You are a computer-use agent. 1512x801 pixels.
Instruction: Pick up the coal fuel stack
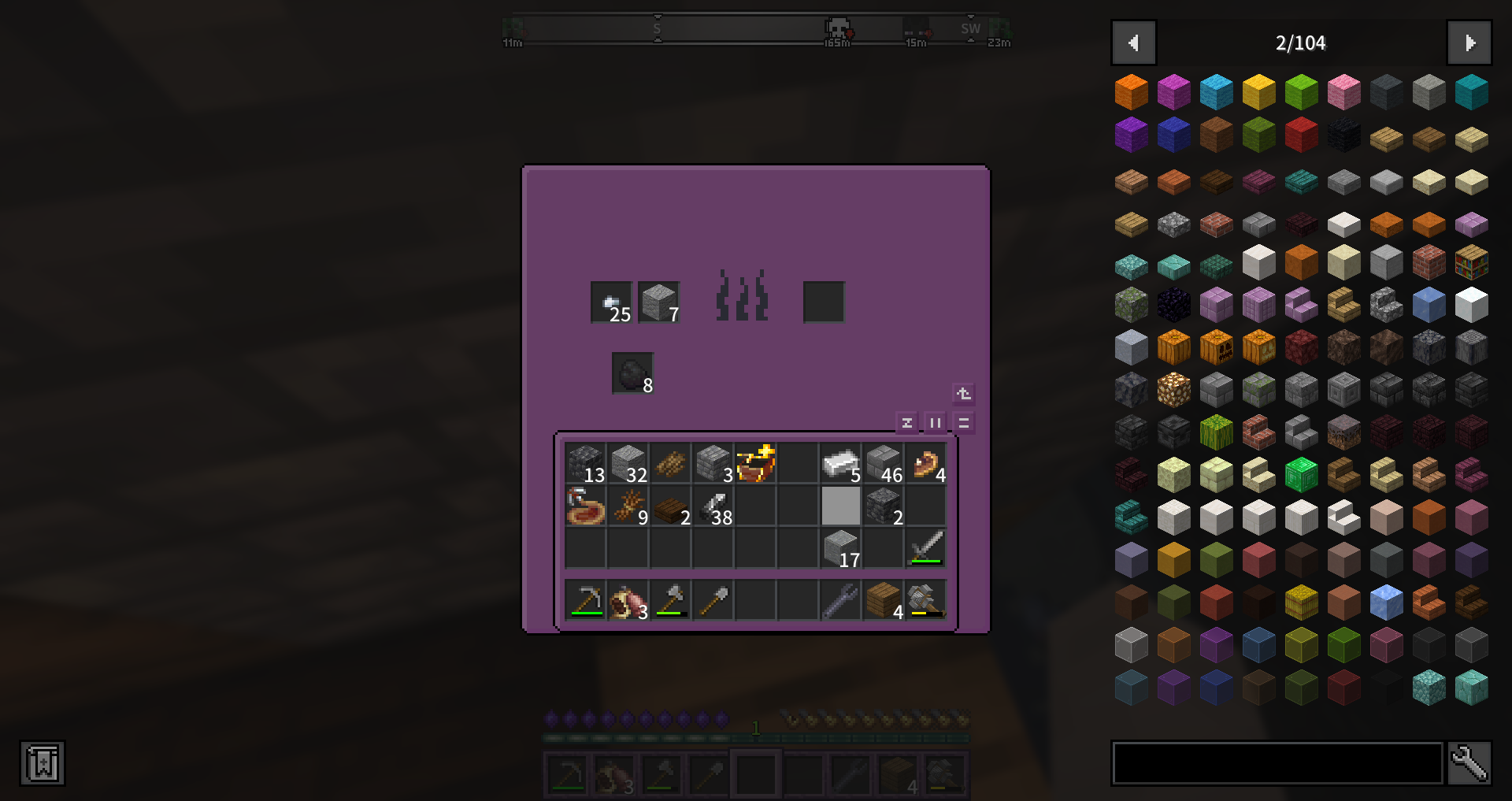point(632,373)
